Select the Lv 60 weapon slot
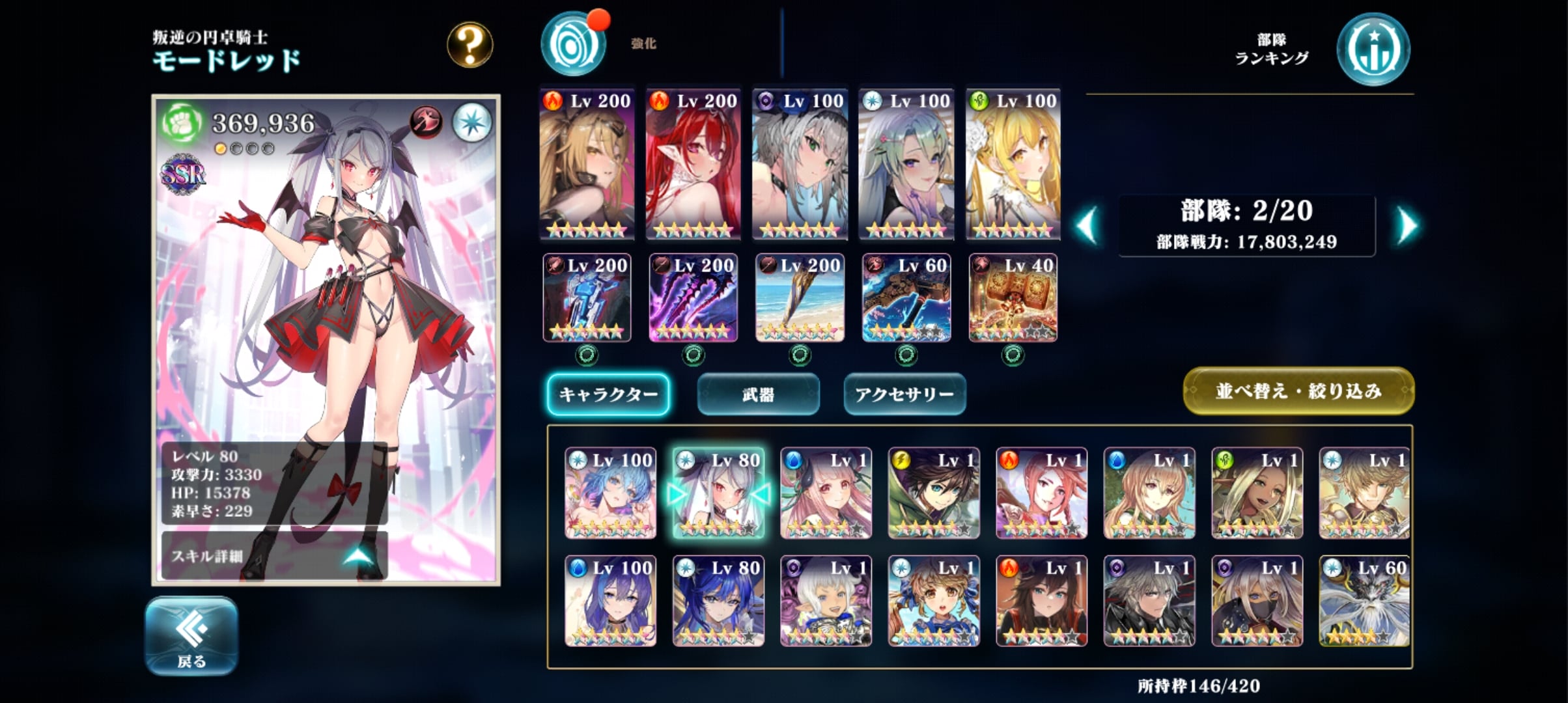 pyautogui.click(x=906, y=298)
